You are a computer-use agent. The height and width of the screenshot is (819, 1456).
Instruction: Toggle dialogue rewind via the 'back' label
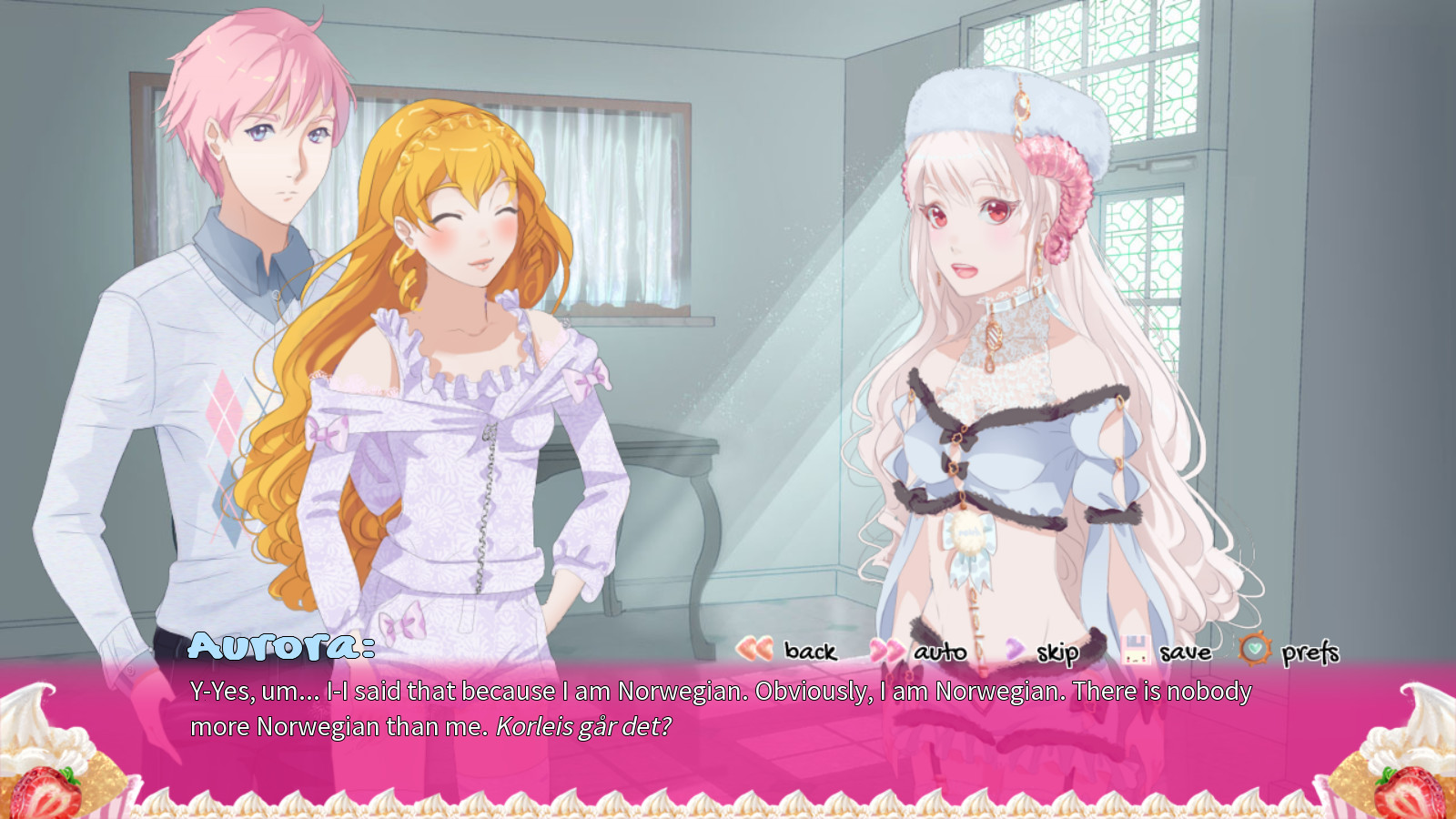click(808, 652)
